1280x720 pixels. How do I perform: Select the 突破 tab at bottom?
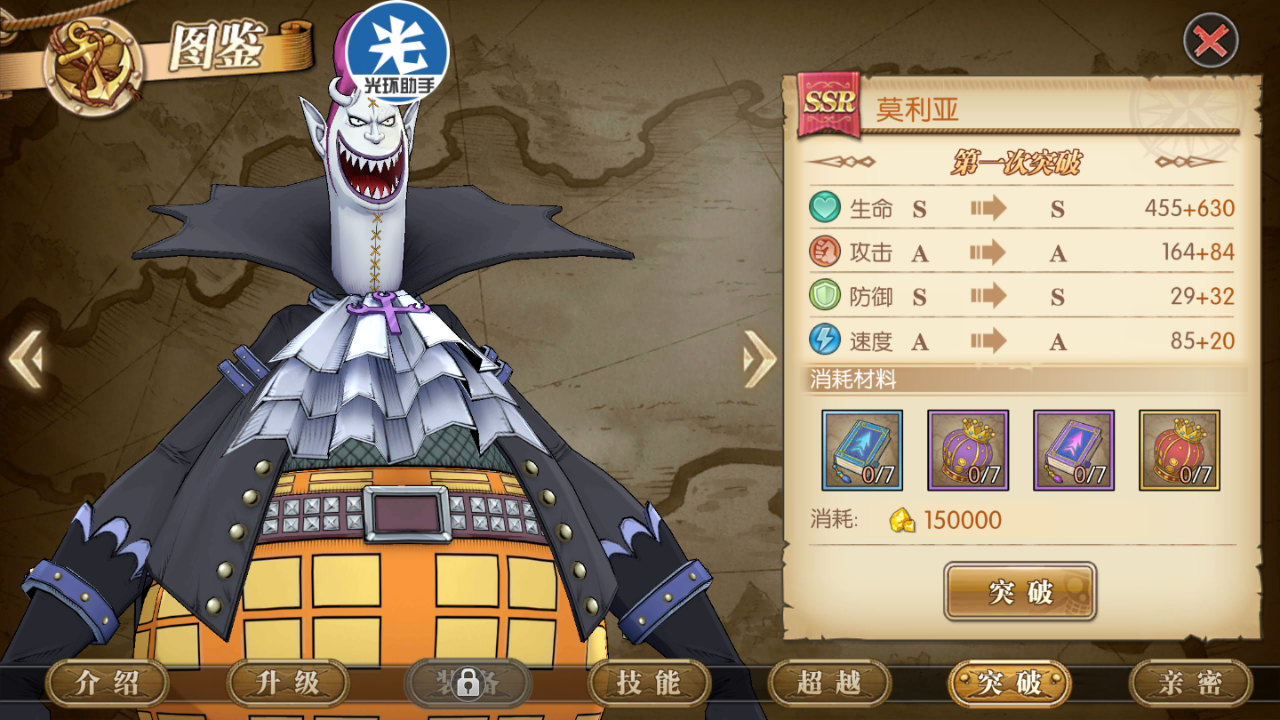1010,684
